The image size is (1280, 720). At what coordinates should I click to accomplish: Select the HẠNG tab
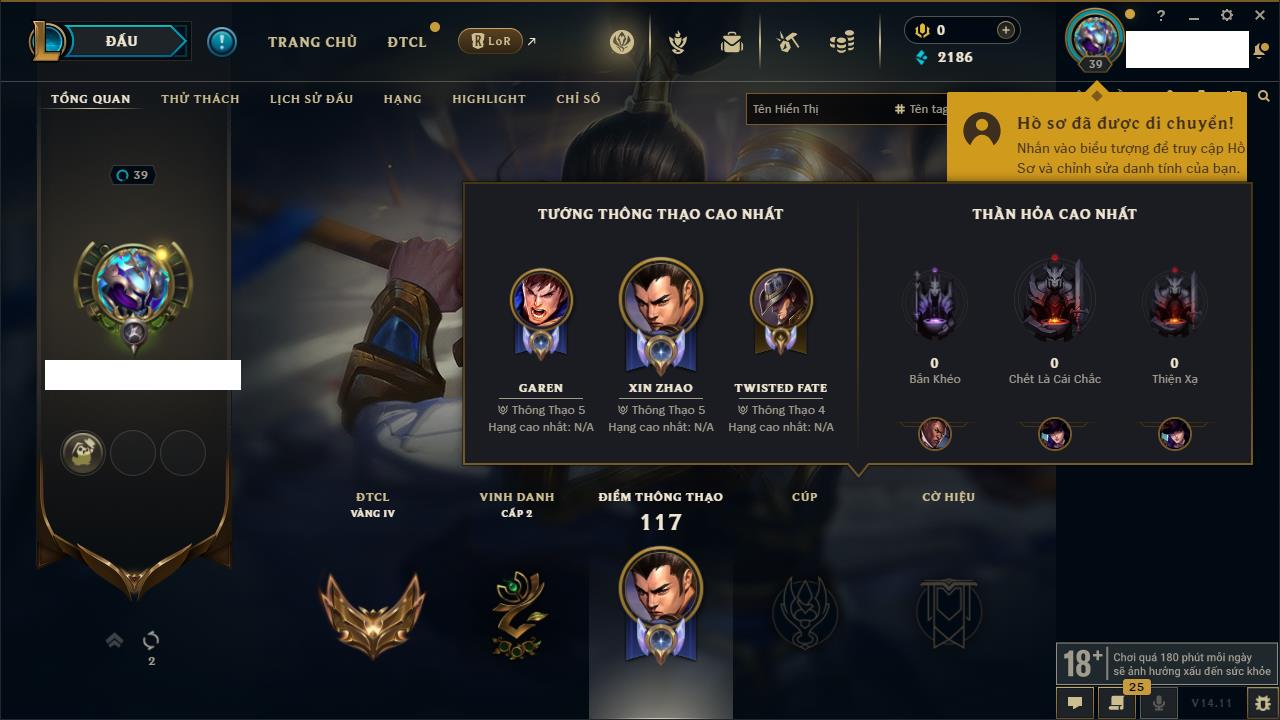pyautogui.click(x=402, y=99)
